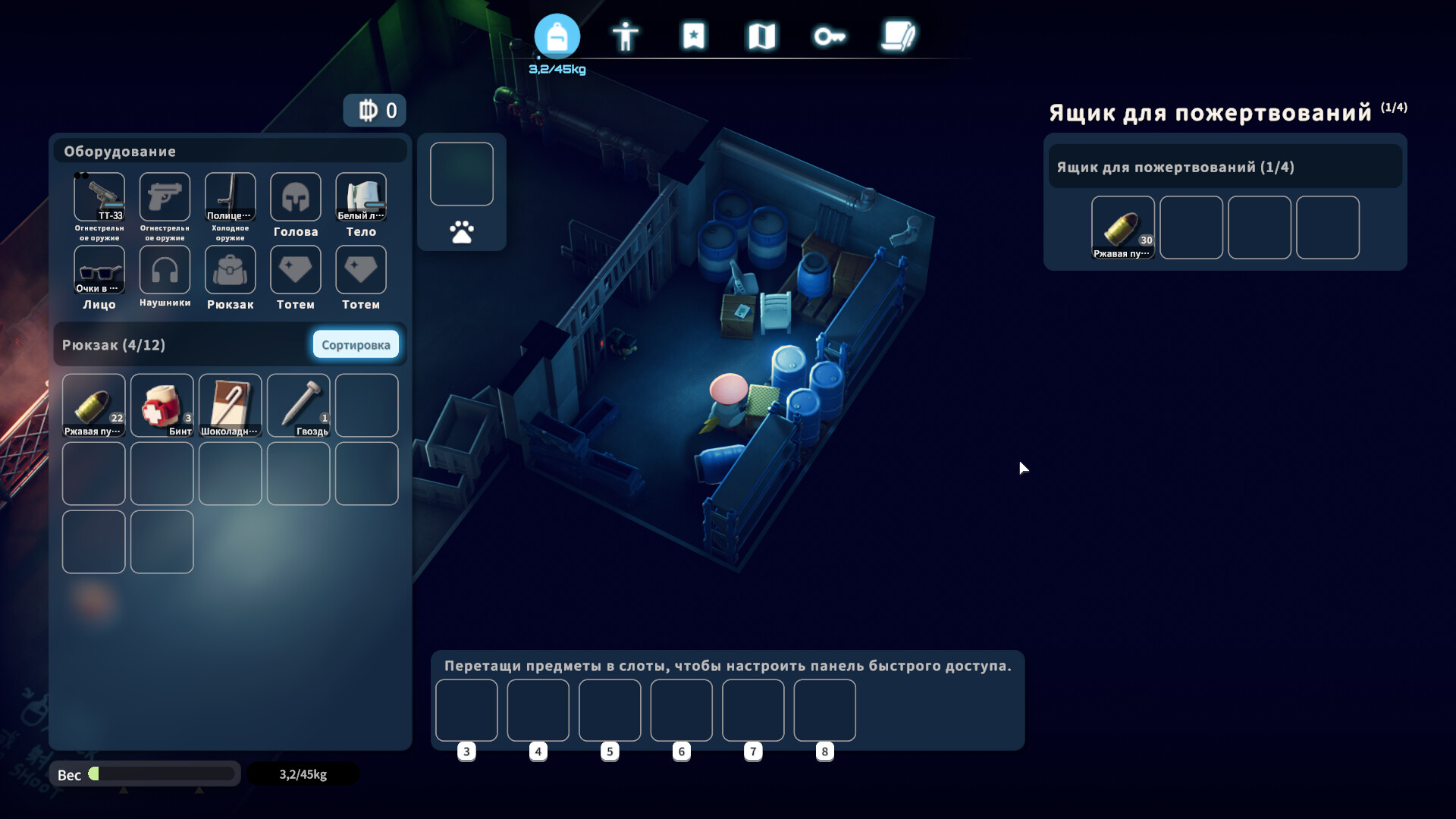Screen dimensions: 1456x819
Task: Open the notes journal tab
Action: pos(899,36)
